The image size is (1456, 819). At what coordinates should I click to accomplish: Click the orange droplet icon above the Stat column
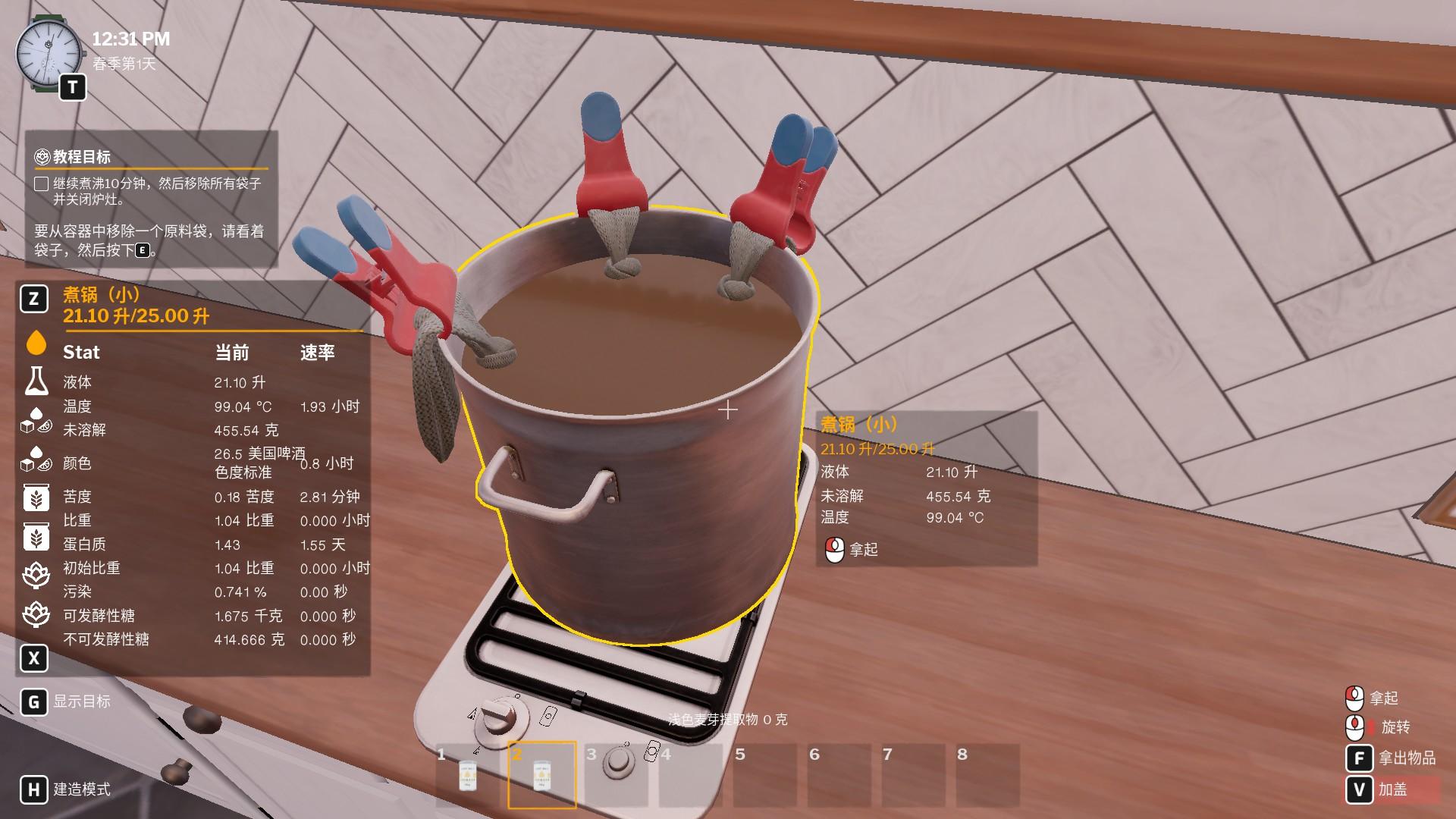point(35,344)
